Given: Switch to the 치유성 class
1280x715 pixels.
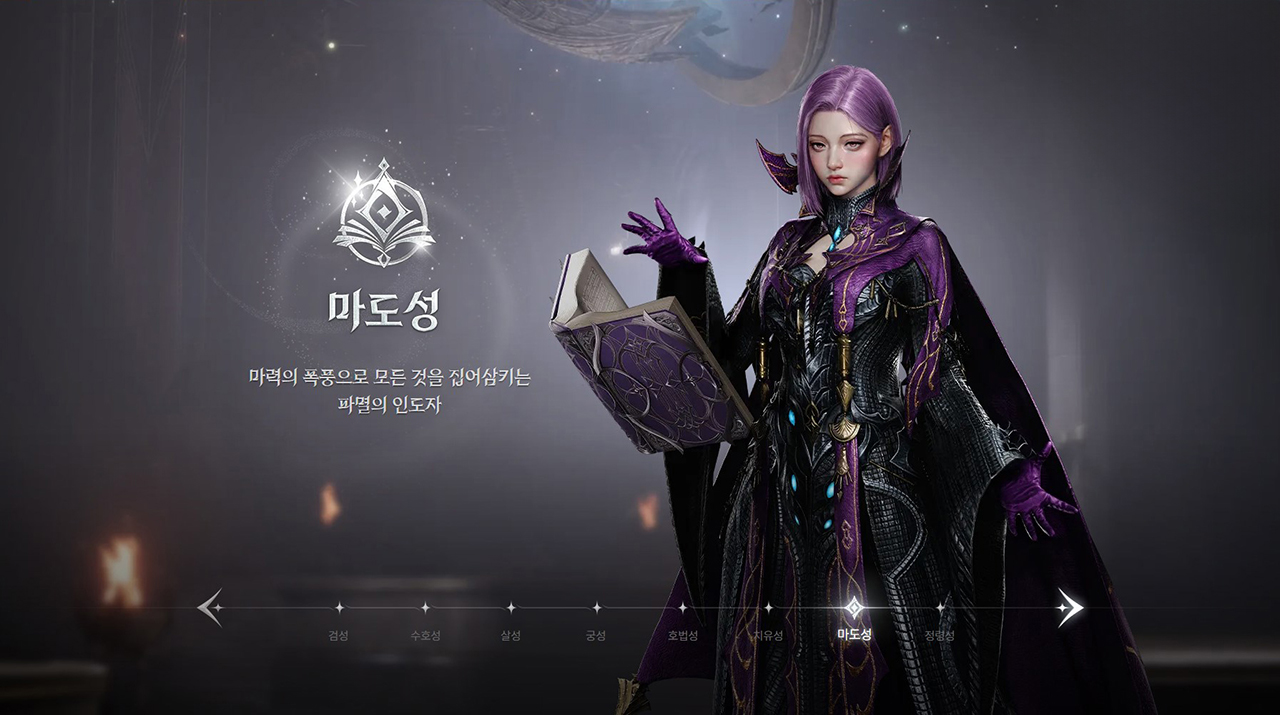Looking at the screenshot, I should click(768, 608).
